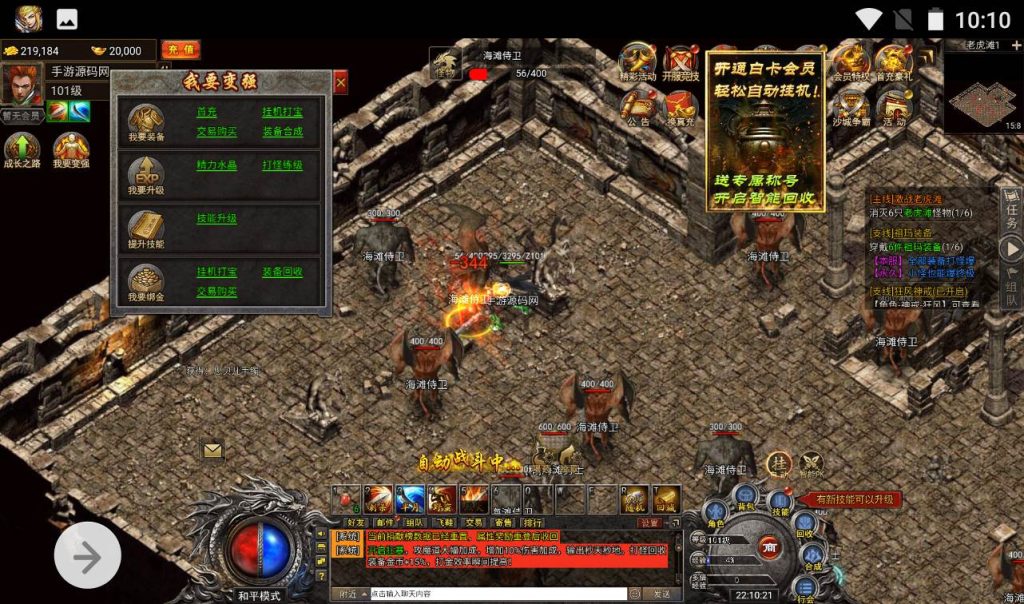Screen dimensions: 1024x604
Task: Click the 打怪练级 link
Action: [x=282, y=165]
